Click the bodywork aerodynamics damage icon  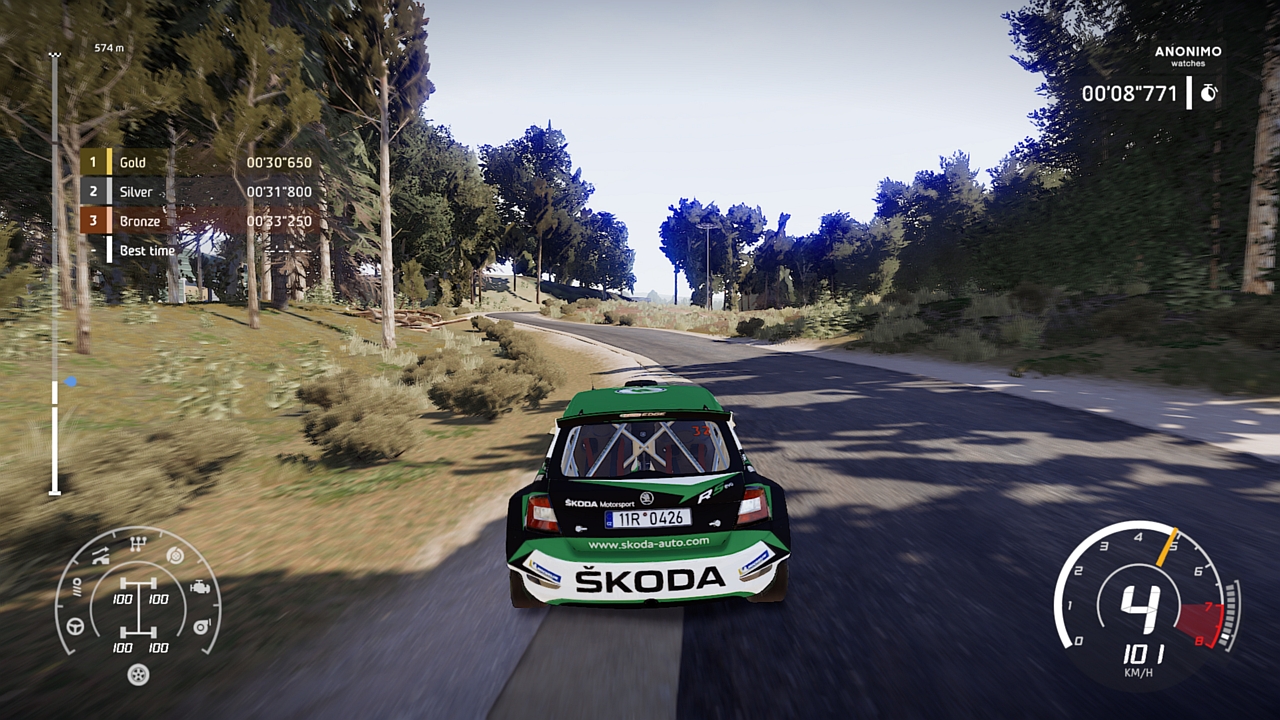(x=101, y=555)
